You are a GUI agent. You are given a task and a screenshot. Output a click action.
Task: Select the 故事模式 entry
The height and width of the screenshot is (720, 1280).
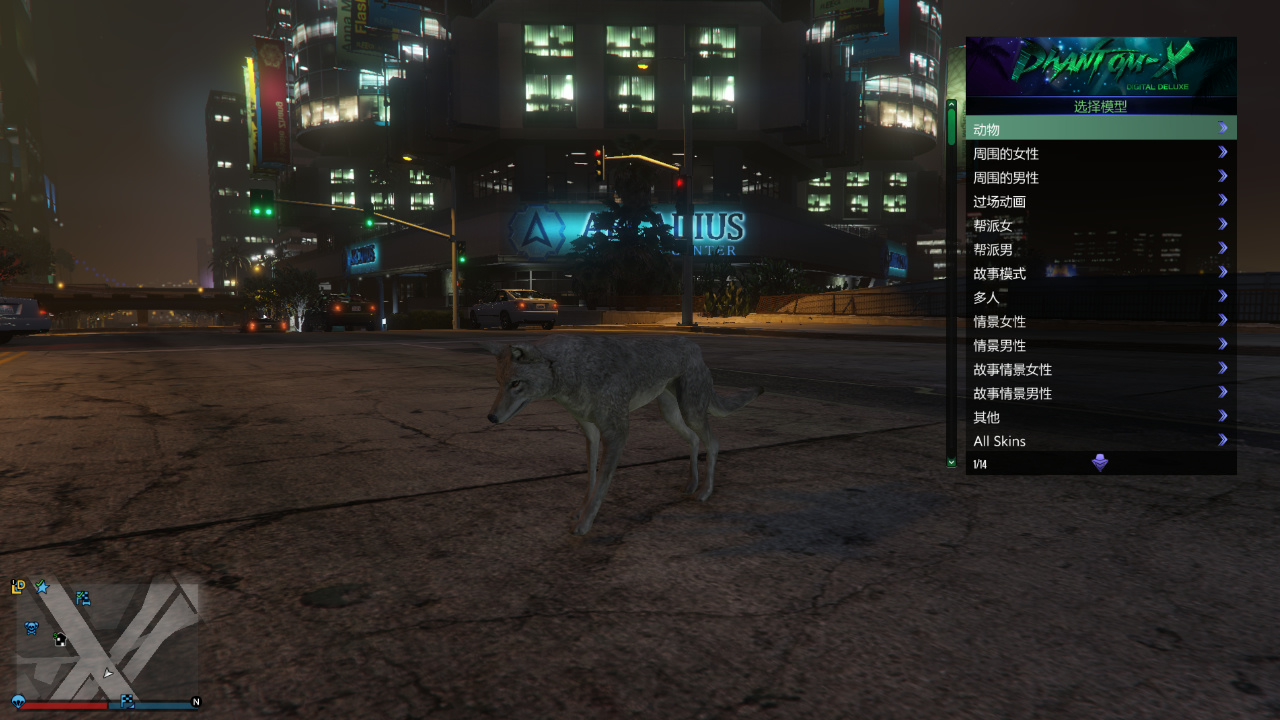pyautogui.click(x=1100, y=273)
